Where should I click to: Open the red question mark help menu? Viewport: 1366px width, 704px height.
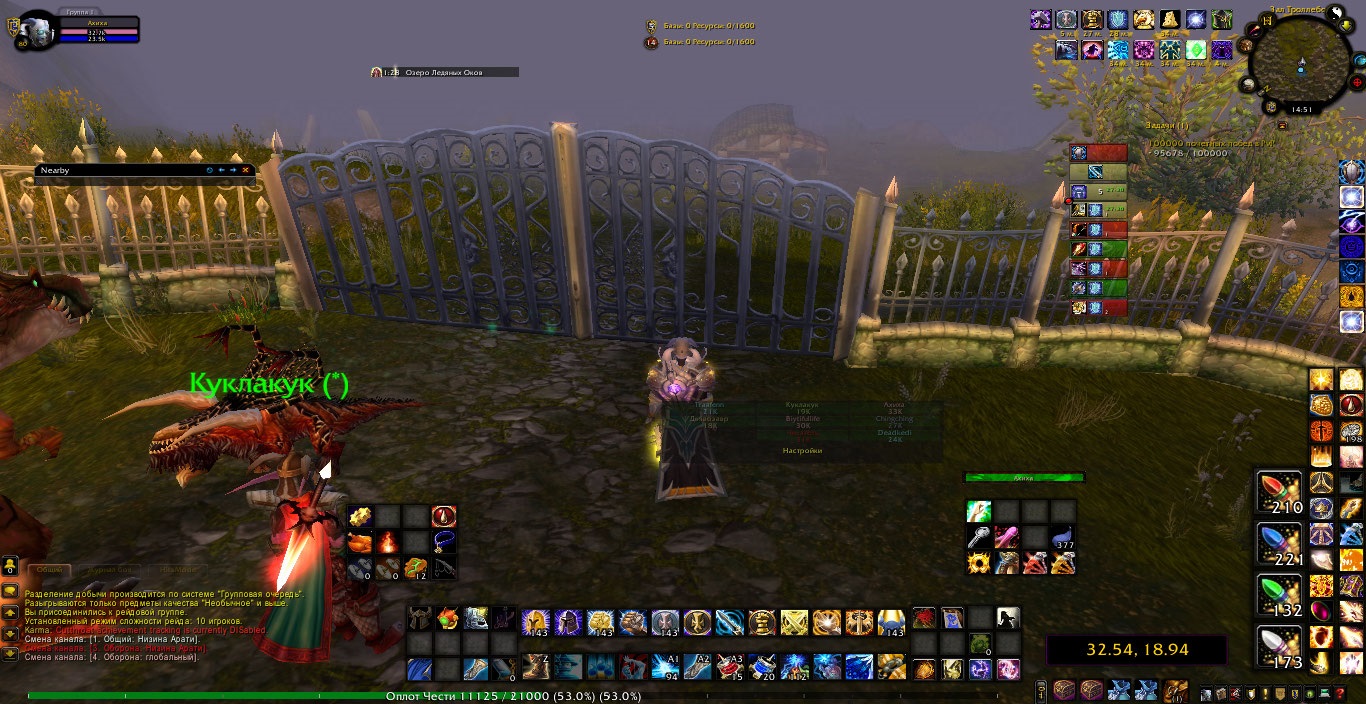tap(1340, 694)
